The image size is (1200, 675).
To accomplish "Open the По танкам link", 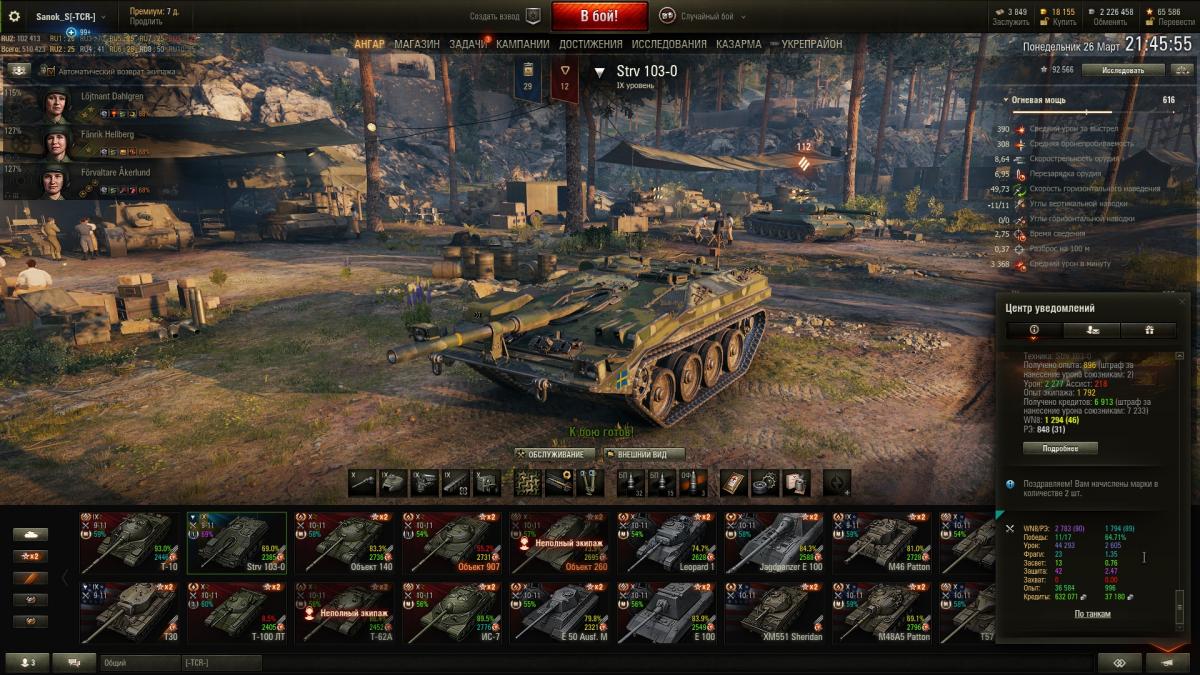I will (x=1092, y=614).
